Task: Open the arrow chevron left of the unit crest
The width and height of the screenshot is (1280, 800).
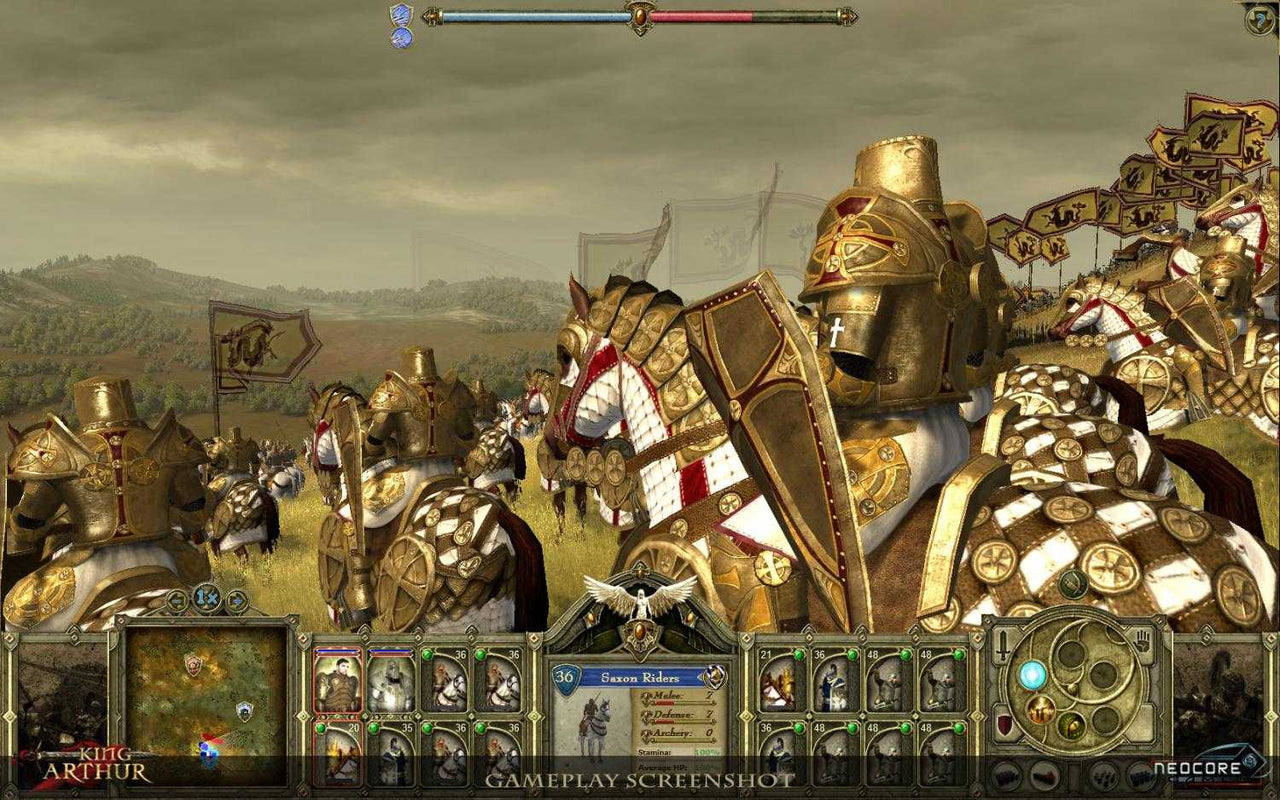Action: 700,678
